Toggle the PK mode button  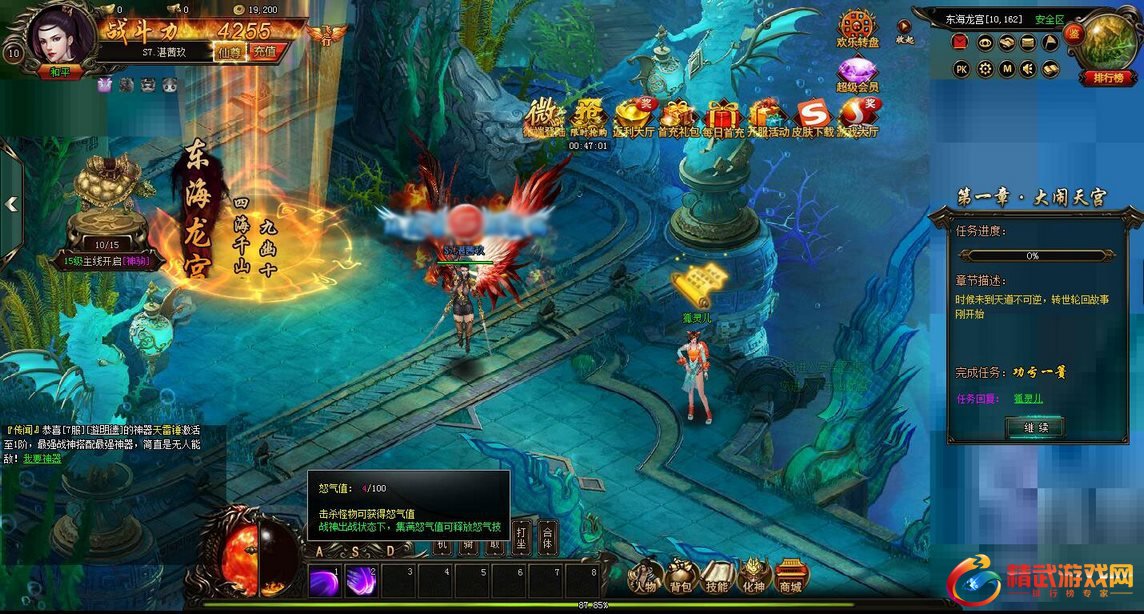pos(961,69)
